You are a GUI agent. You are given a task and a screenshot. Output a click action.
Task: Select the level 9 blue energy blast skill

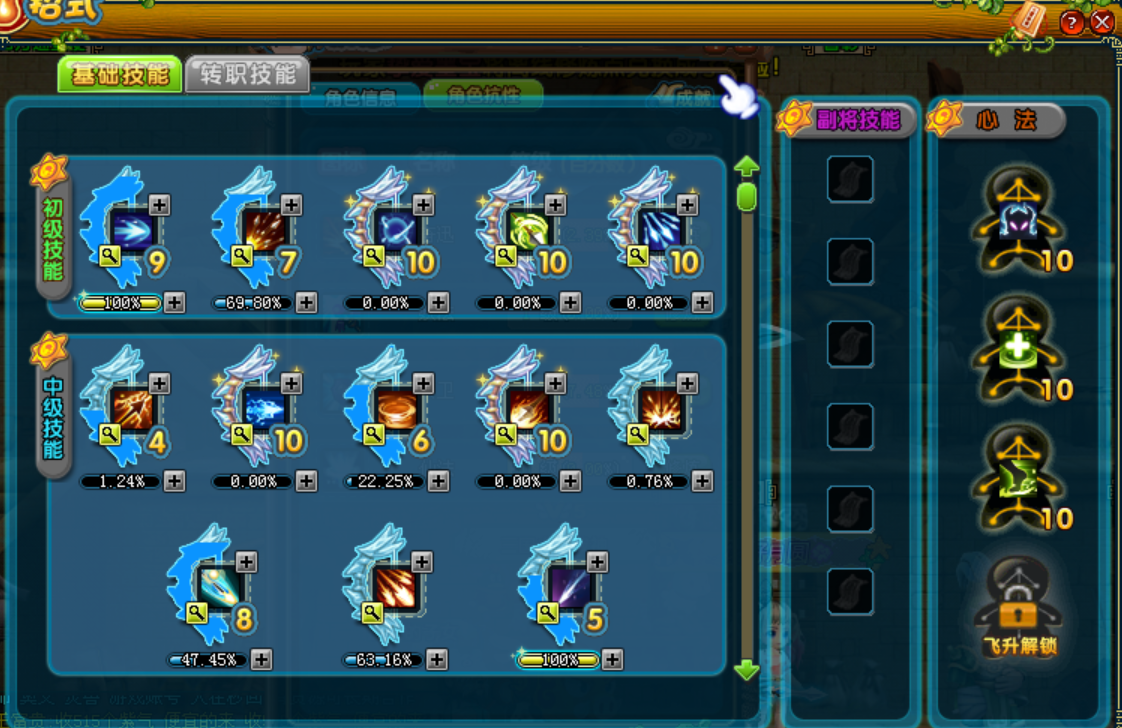click(x=130, y=231)
